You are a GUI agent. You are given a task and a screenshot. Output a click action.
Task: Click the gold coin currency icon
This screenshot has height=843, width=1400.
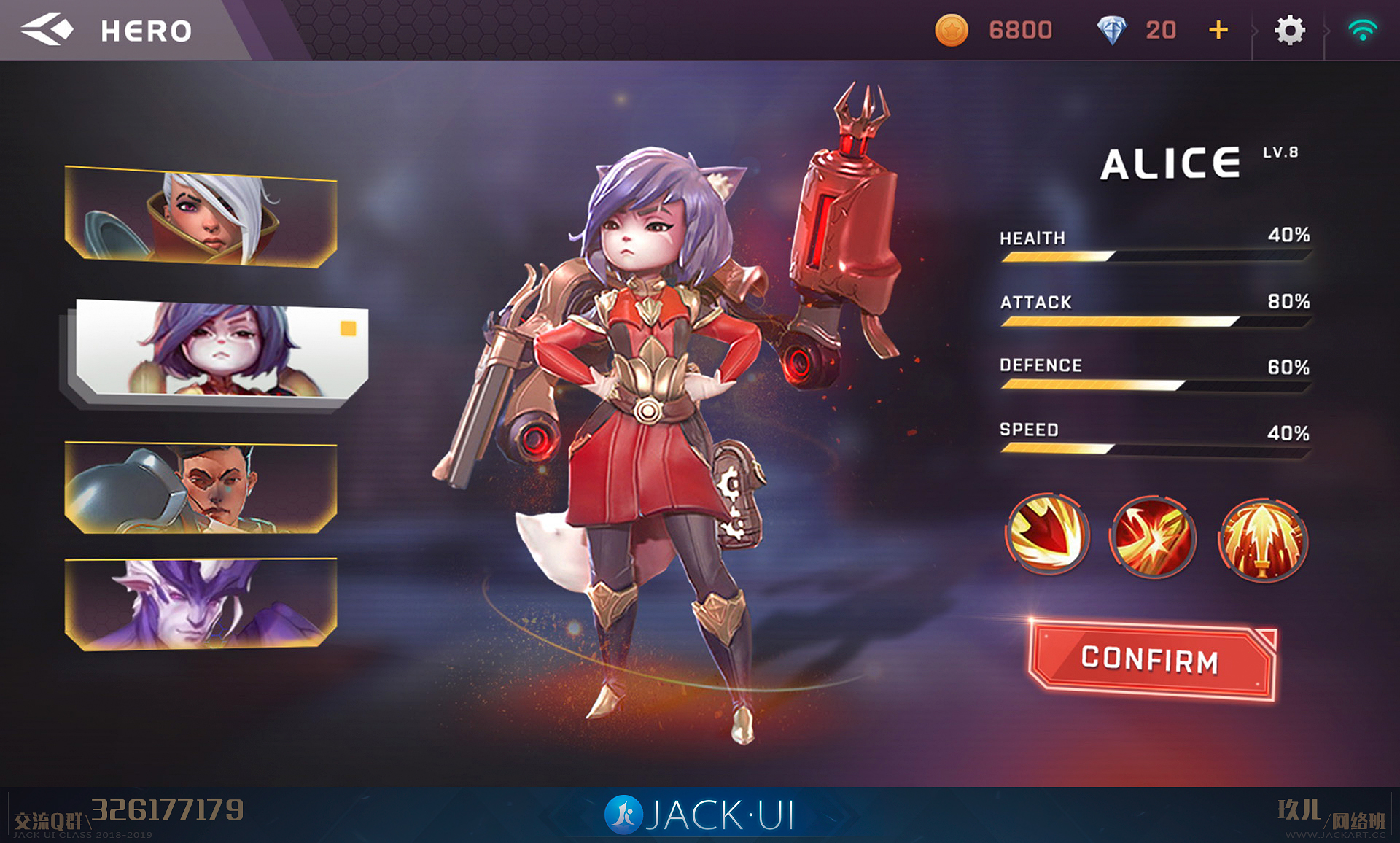coord(952,30)
